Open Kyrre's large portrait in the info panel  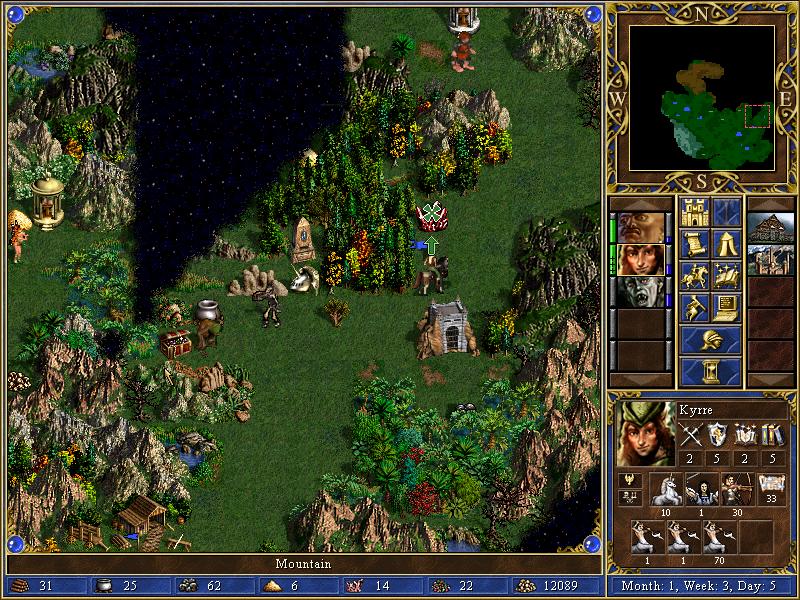(x=641, y=432)
